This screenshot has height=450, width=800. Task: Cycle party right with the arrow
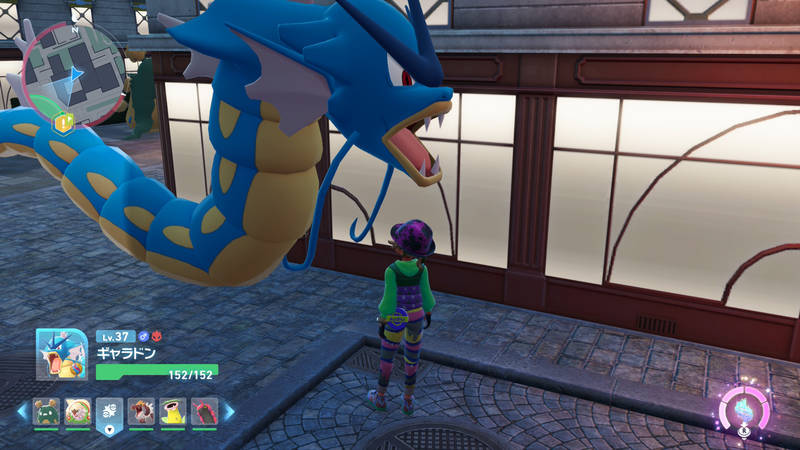point(229,411)
